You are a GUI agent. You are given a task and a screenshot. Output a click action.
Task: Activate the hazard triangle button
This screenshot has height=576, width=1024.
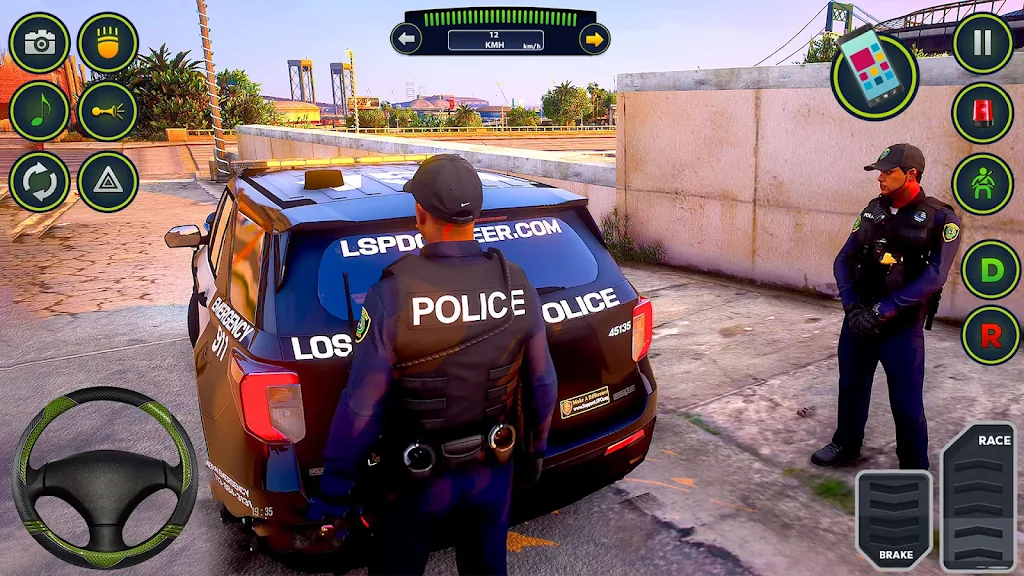tap(108, 181)
